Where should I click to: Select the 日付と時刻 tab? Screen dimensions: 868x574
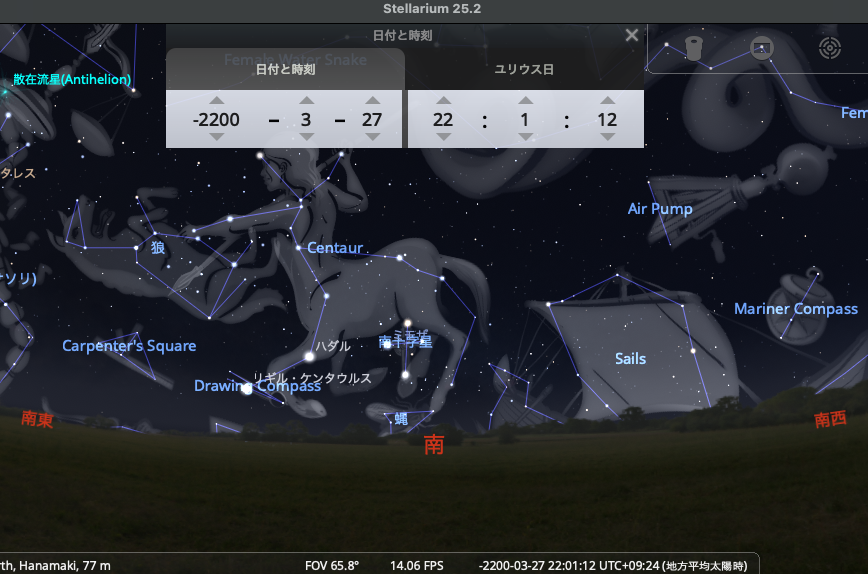[x=285, y=70]
